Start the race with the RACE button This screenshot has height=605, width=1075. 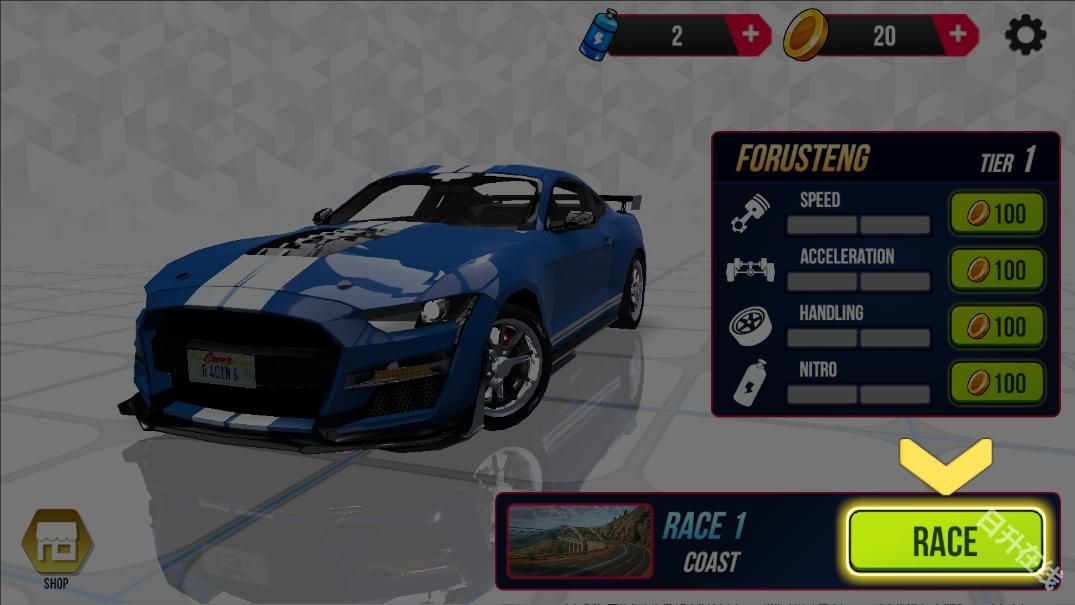(945, 541)
